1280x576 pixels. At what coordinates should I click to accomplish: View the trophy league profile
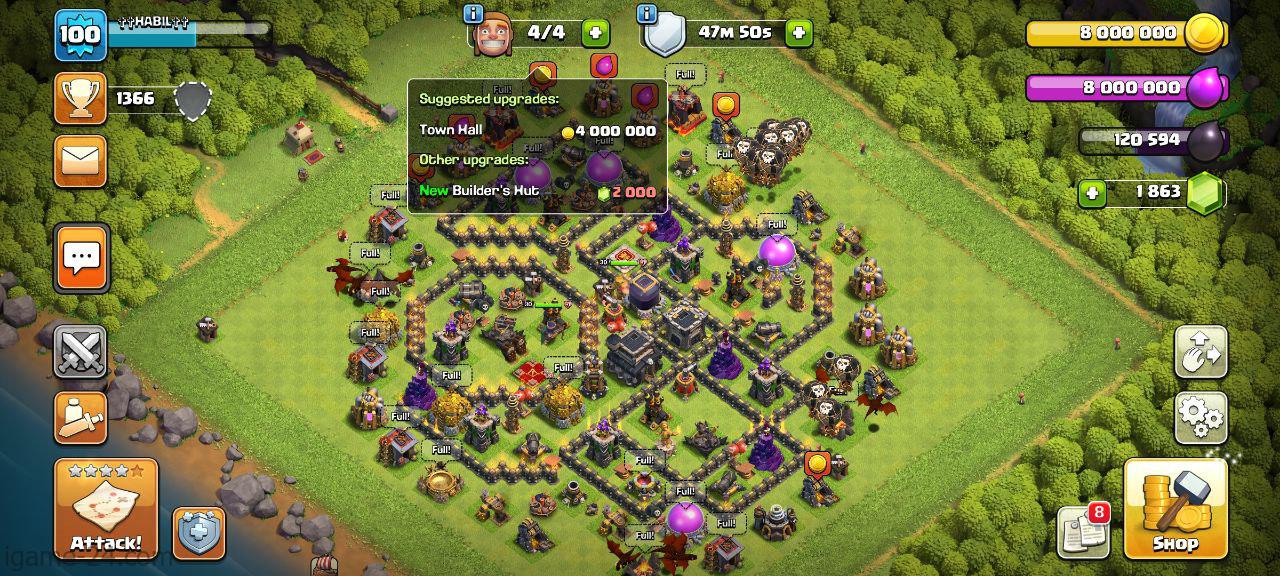(80, 98)
